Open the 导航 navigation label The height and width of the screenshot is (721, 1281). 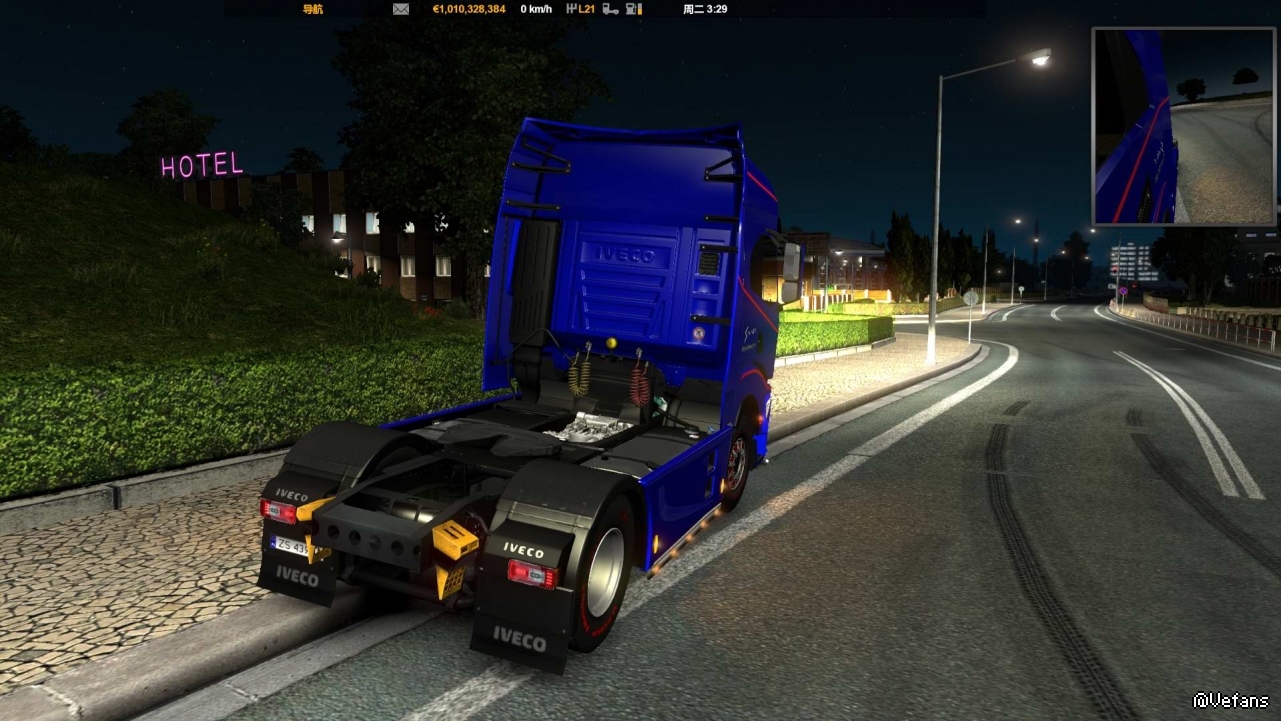[313, 9]
